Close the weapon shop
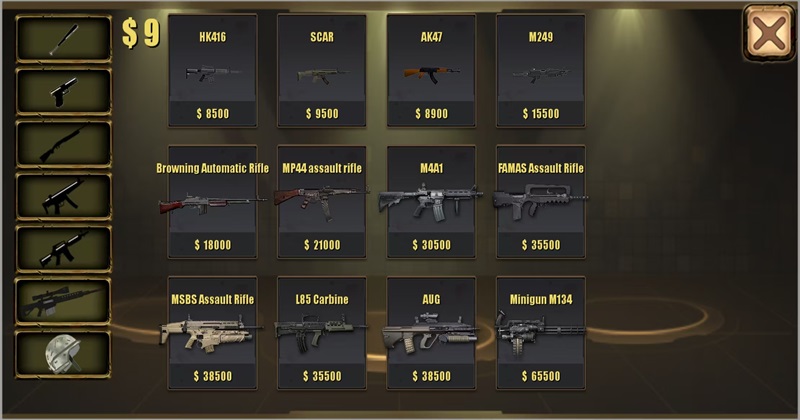Viewport: 800px width, 420px height. tap(768, 33)
